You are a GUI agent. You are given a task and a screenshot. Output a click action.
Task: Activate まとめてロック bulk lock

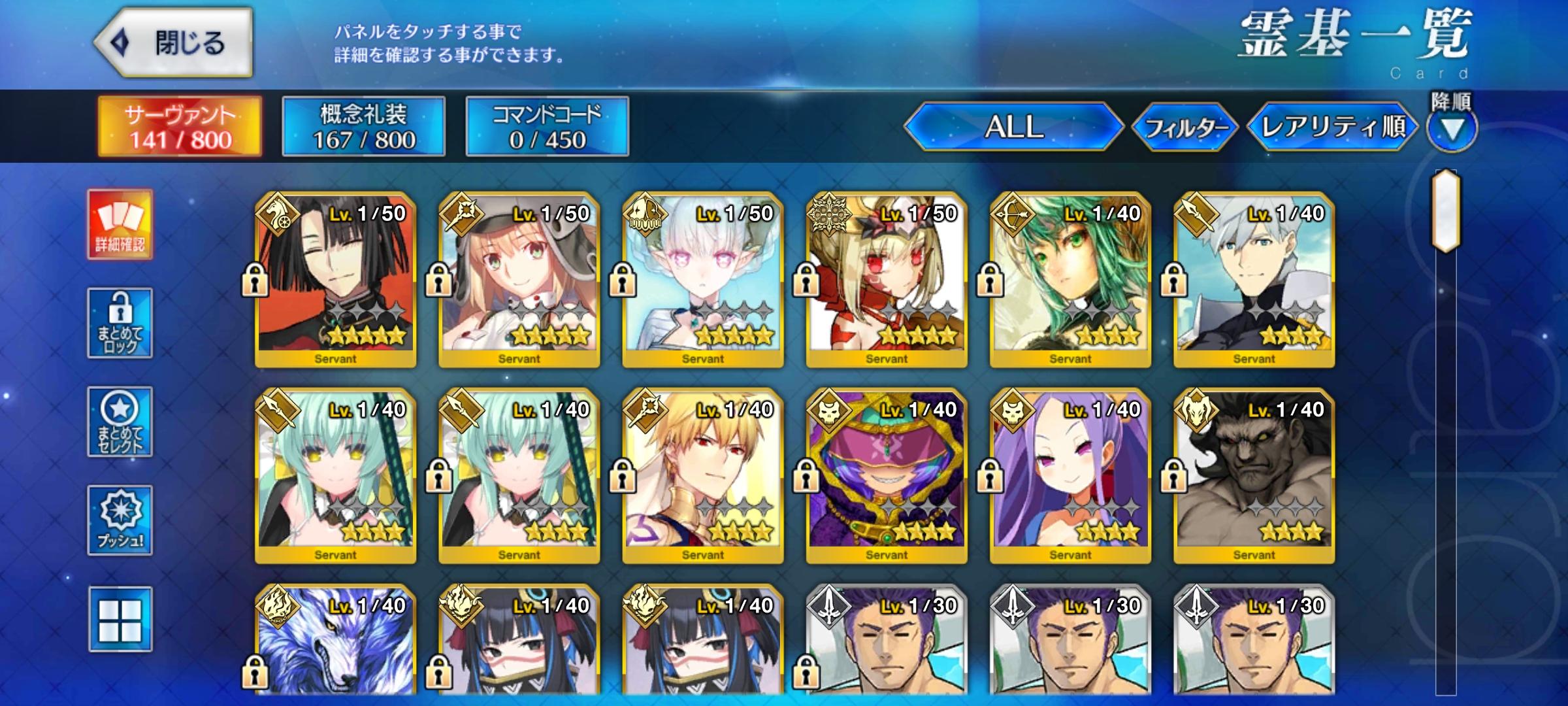[x=120, y=323]
